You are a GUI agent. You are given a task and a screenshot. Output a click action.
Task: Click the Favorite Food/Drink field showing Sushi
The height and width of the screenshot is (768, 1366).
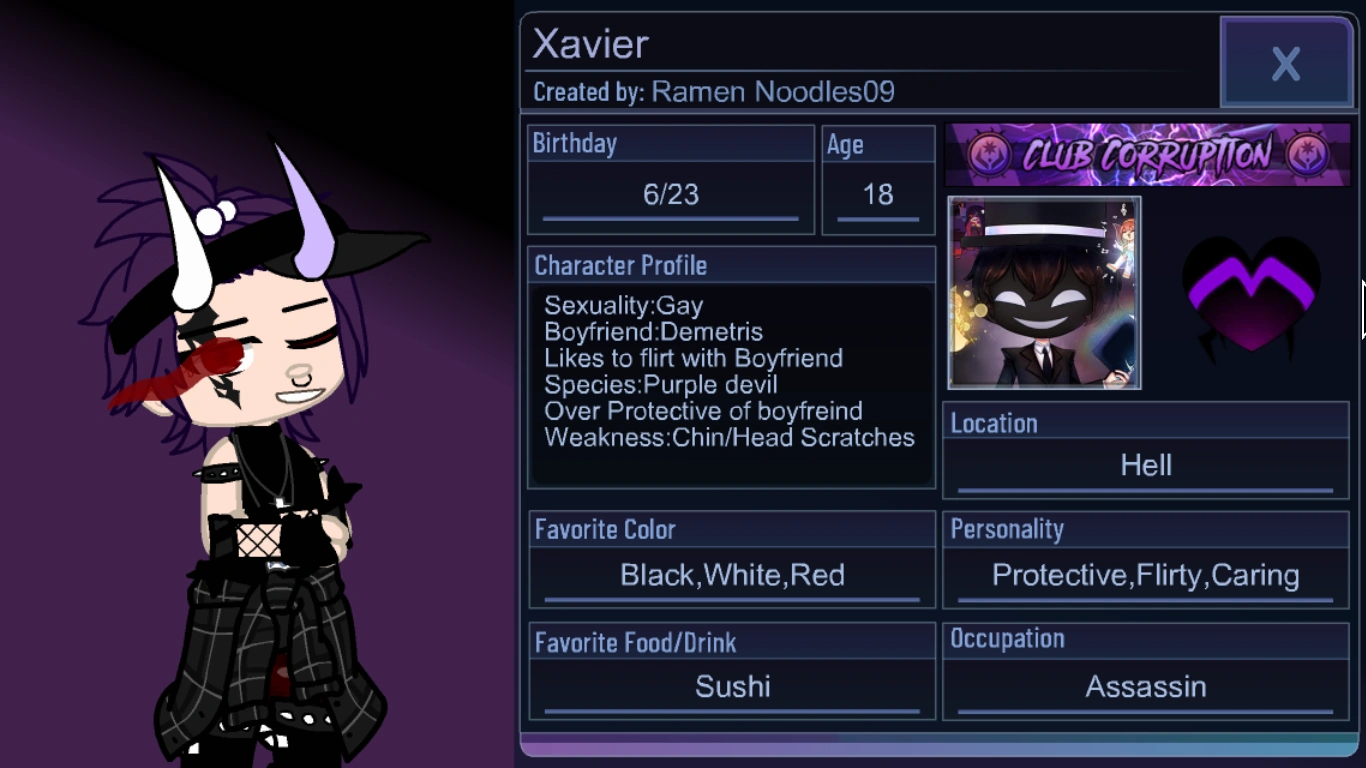[x=733, y=687]
